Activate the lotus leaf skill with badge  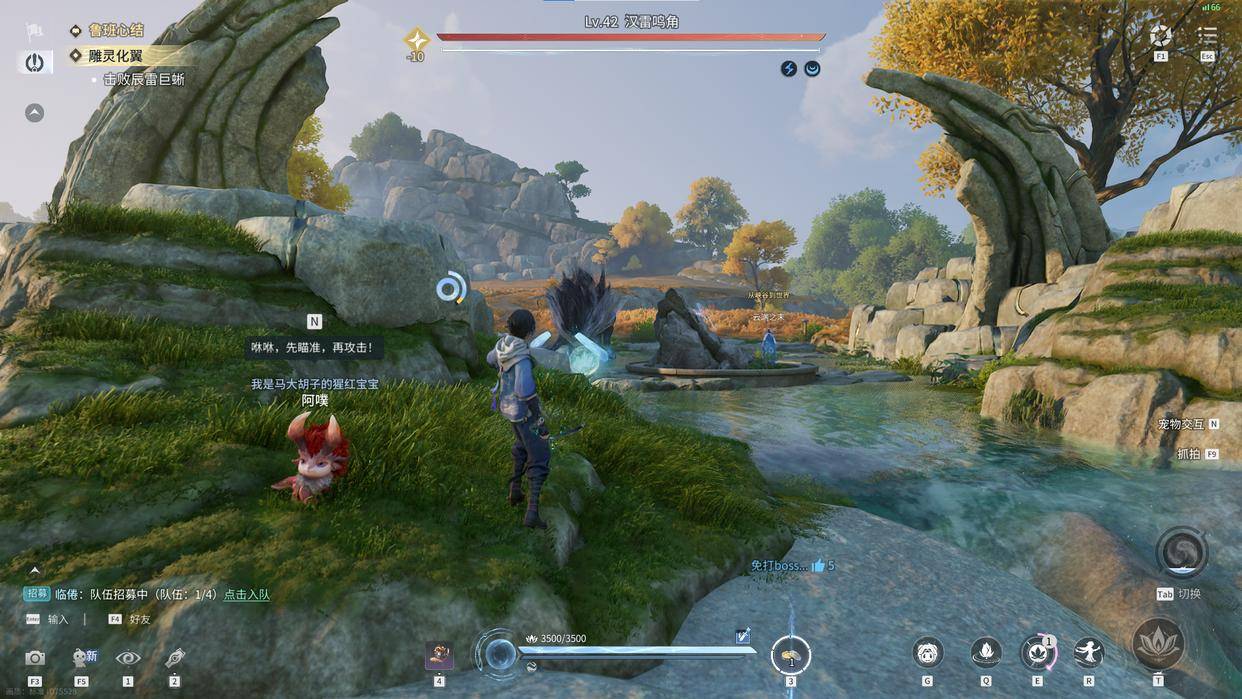click(x=1037, y=653)
